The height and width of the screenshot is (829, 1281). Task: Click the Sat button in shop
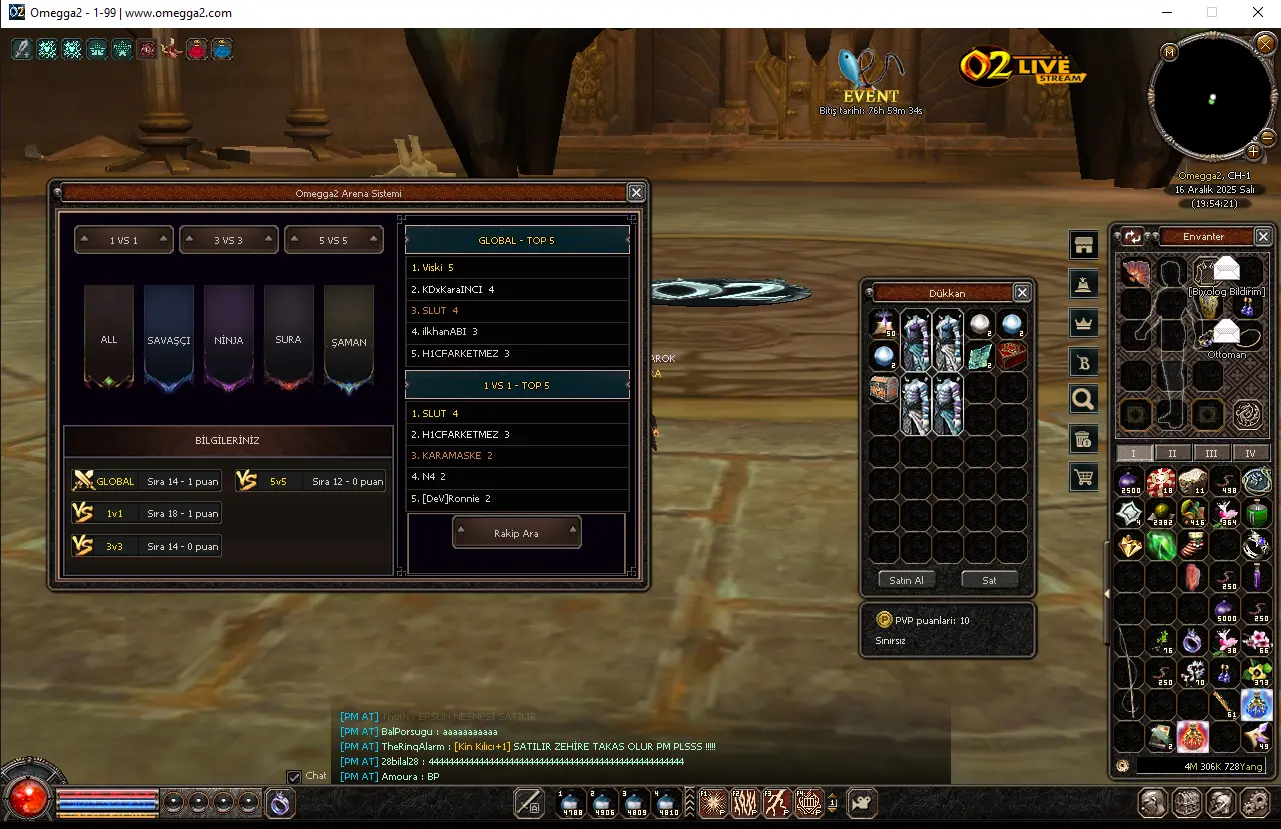coord(989,580)
